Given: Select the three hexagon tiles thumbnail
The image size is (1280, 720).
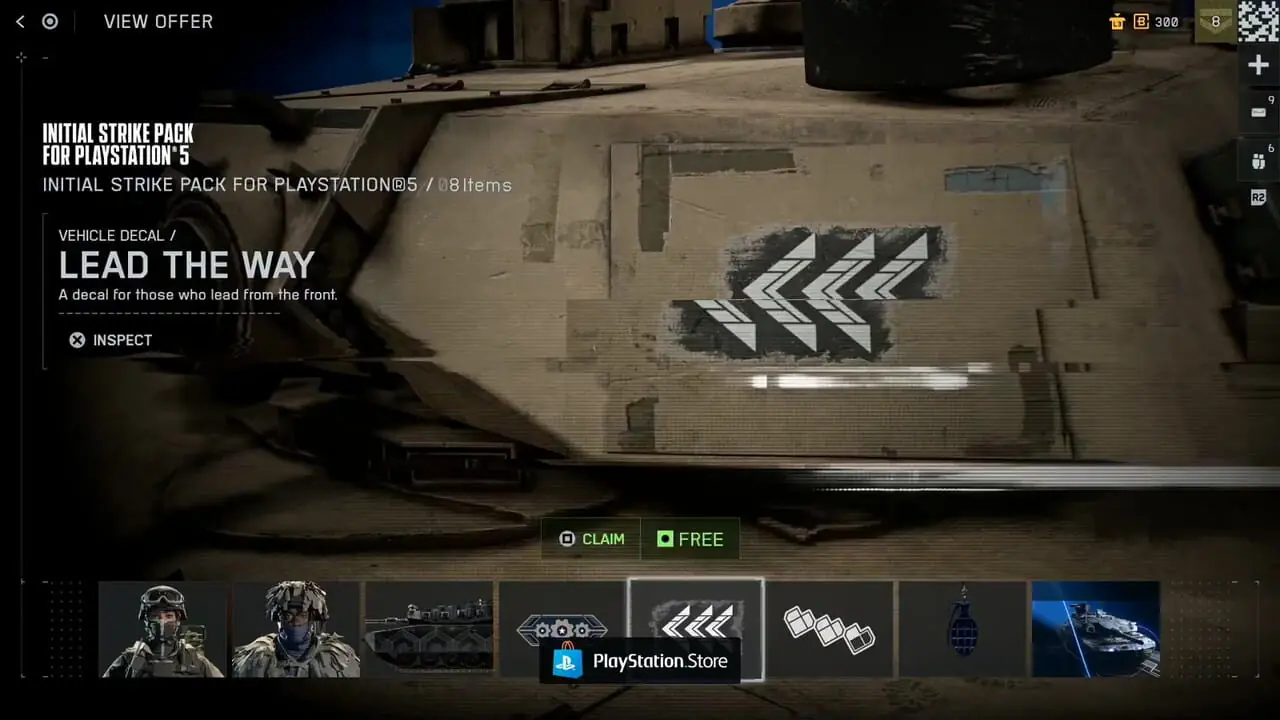Looking at the screenshot, I should click(829, 629).
